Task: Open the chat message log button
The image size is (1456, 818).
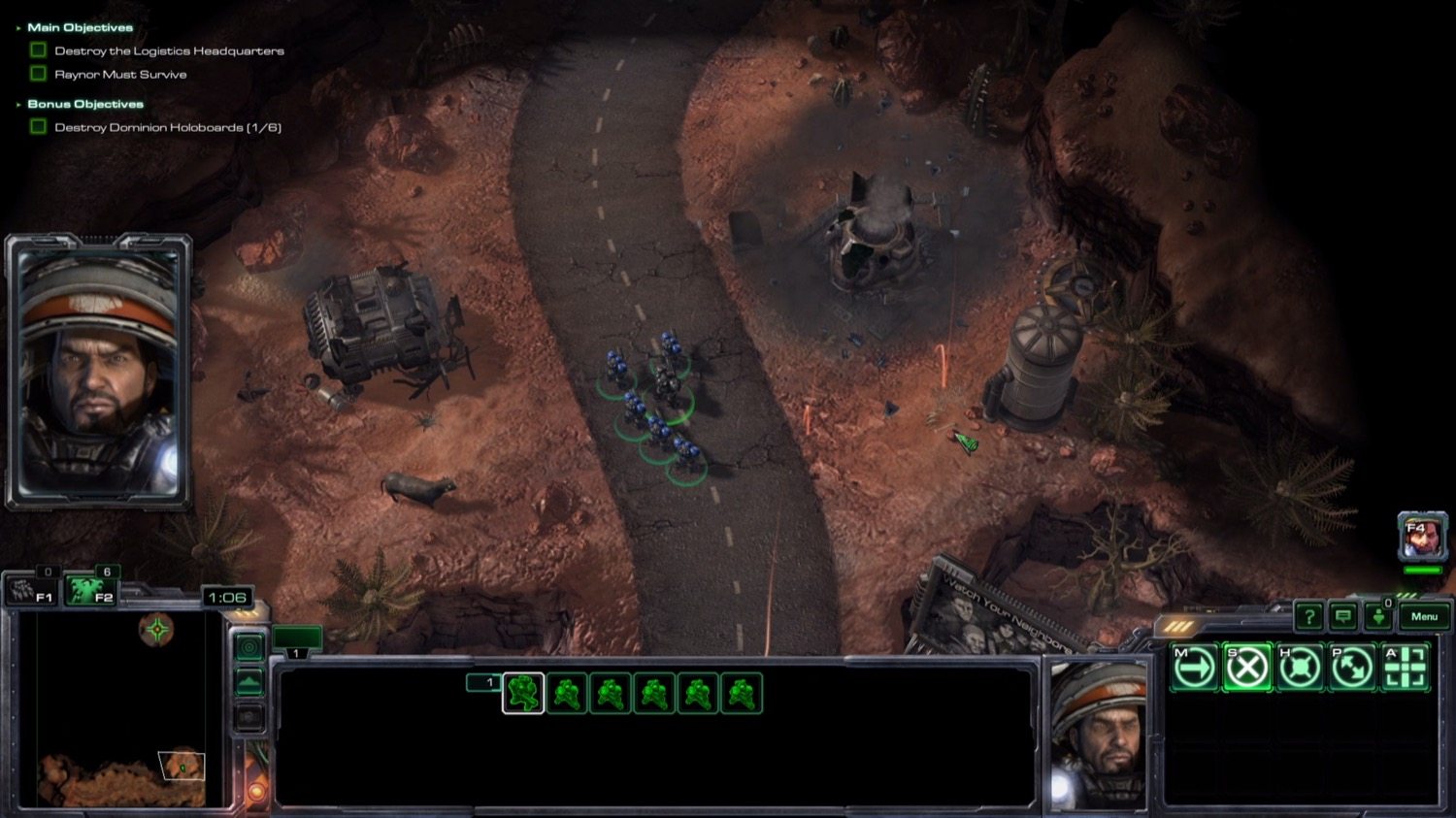Action: click(1343, 616)
